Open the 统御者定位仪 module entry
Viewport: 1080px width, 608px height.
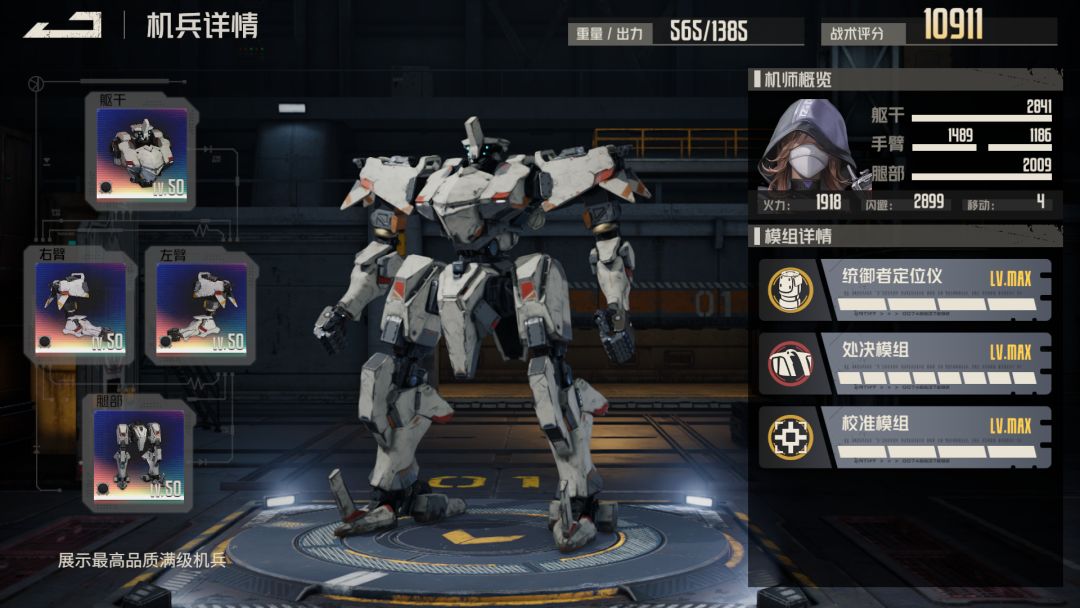coord(905,290)
